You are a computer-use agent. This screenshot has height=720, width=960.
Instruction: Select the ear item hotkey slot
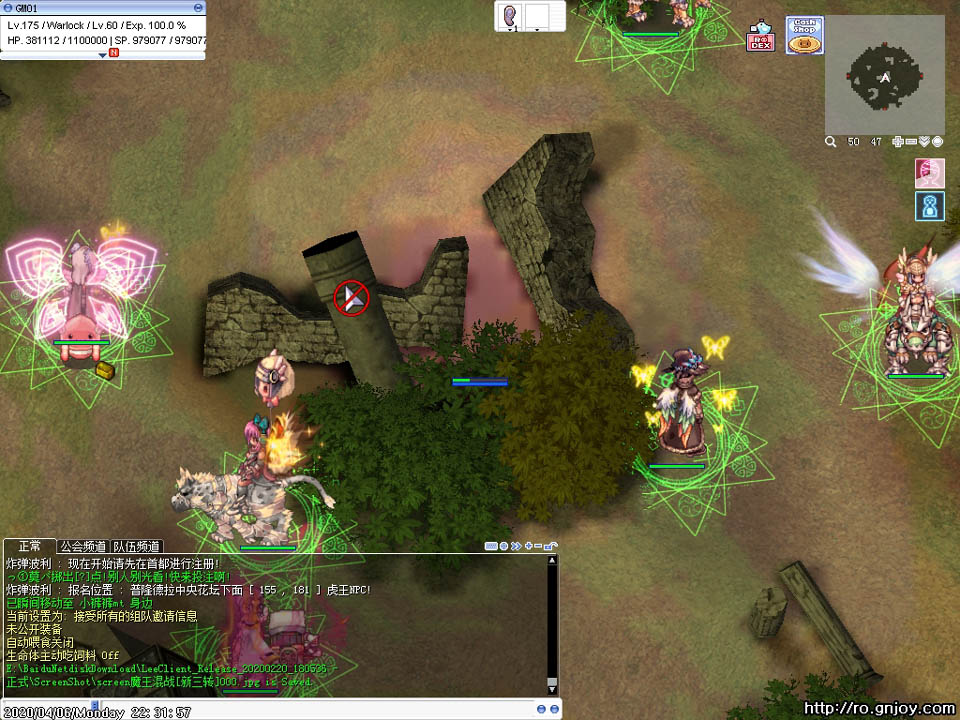tap(509, 16)
